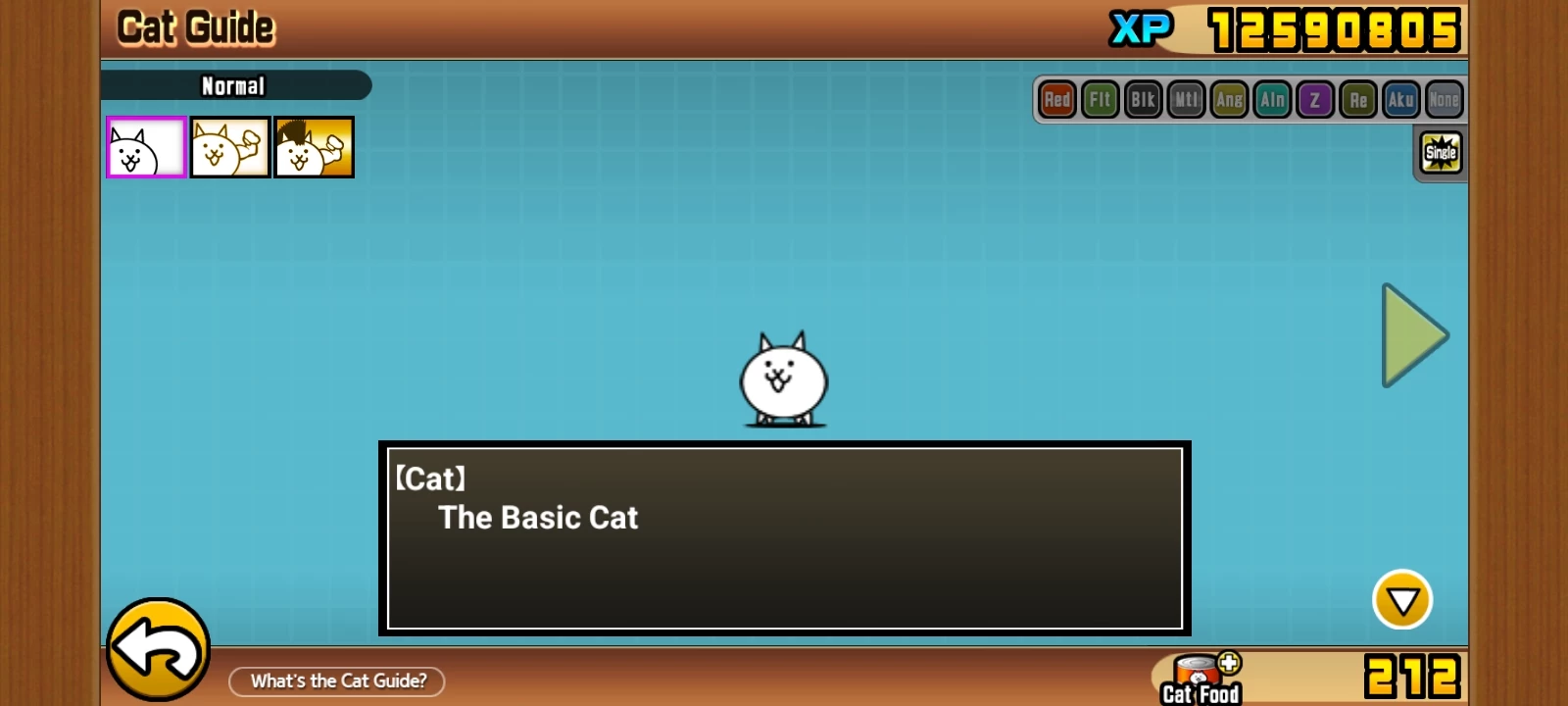
Task: Tap the purple Z zombie trait icon
Action: pyautogui.click(x=1315, y=100)
